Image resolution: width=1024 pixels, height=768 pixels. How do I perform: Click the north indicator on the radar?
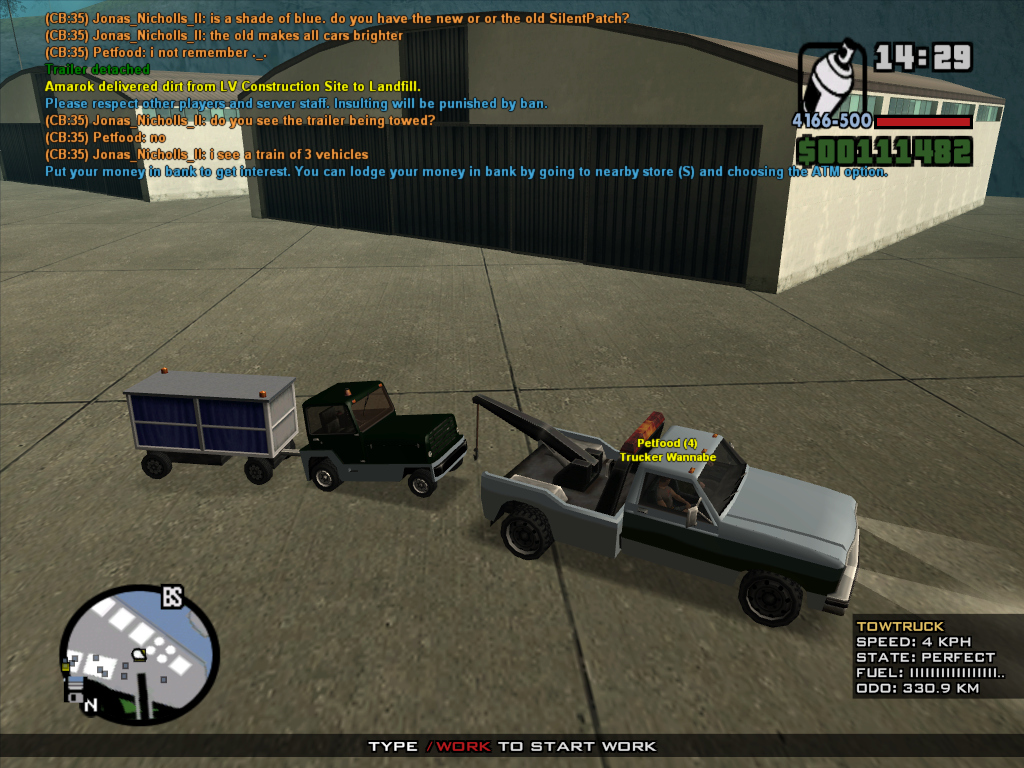coord(91,706)
